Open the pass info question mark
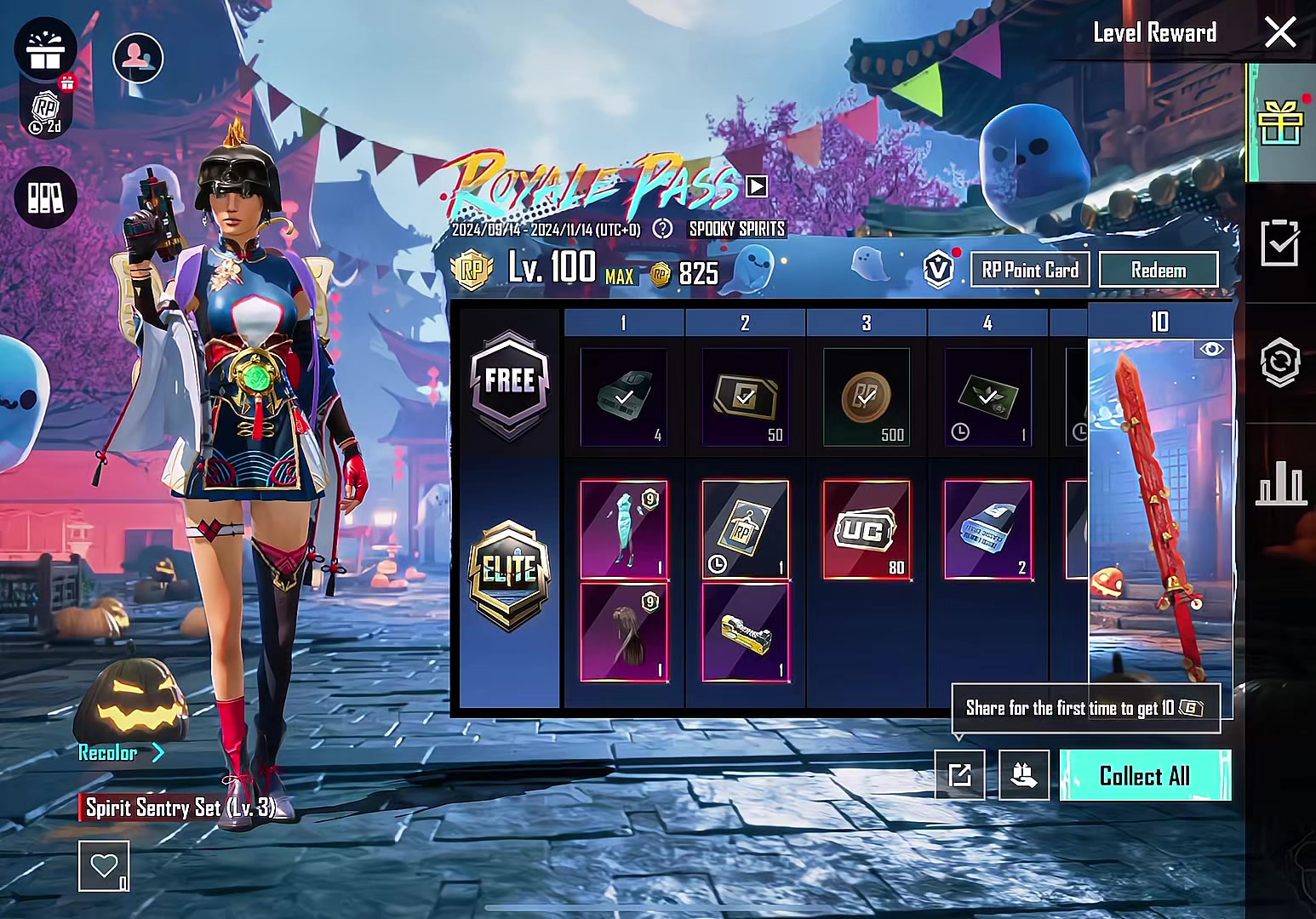1316x919 pixels. coord(662,229)
